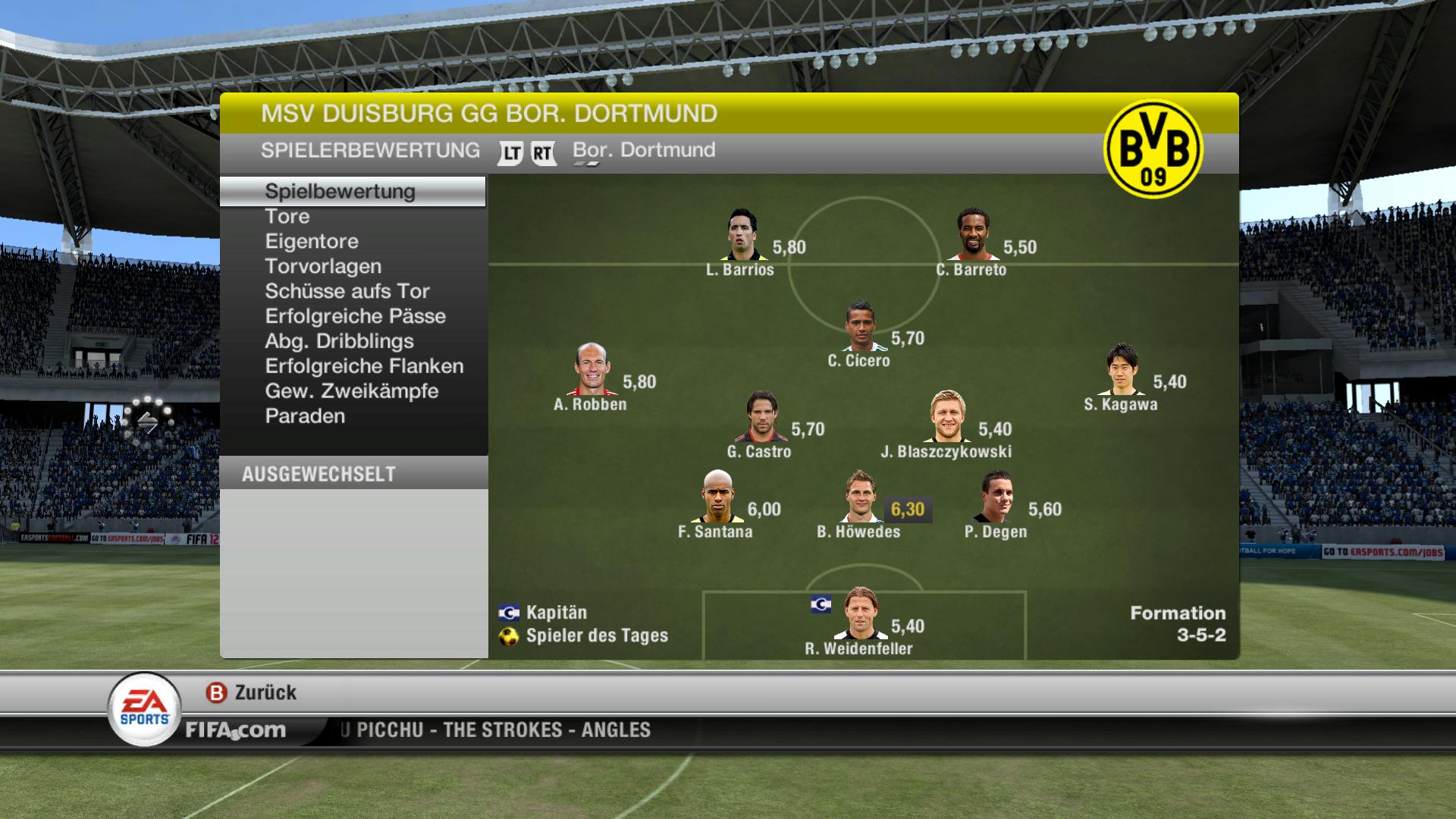Viewport: 1456px width, 819px height.
Task: Show the Torvorlagen statistics
Action: [323, 266]
